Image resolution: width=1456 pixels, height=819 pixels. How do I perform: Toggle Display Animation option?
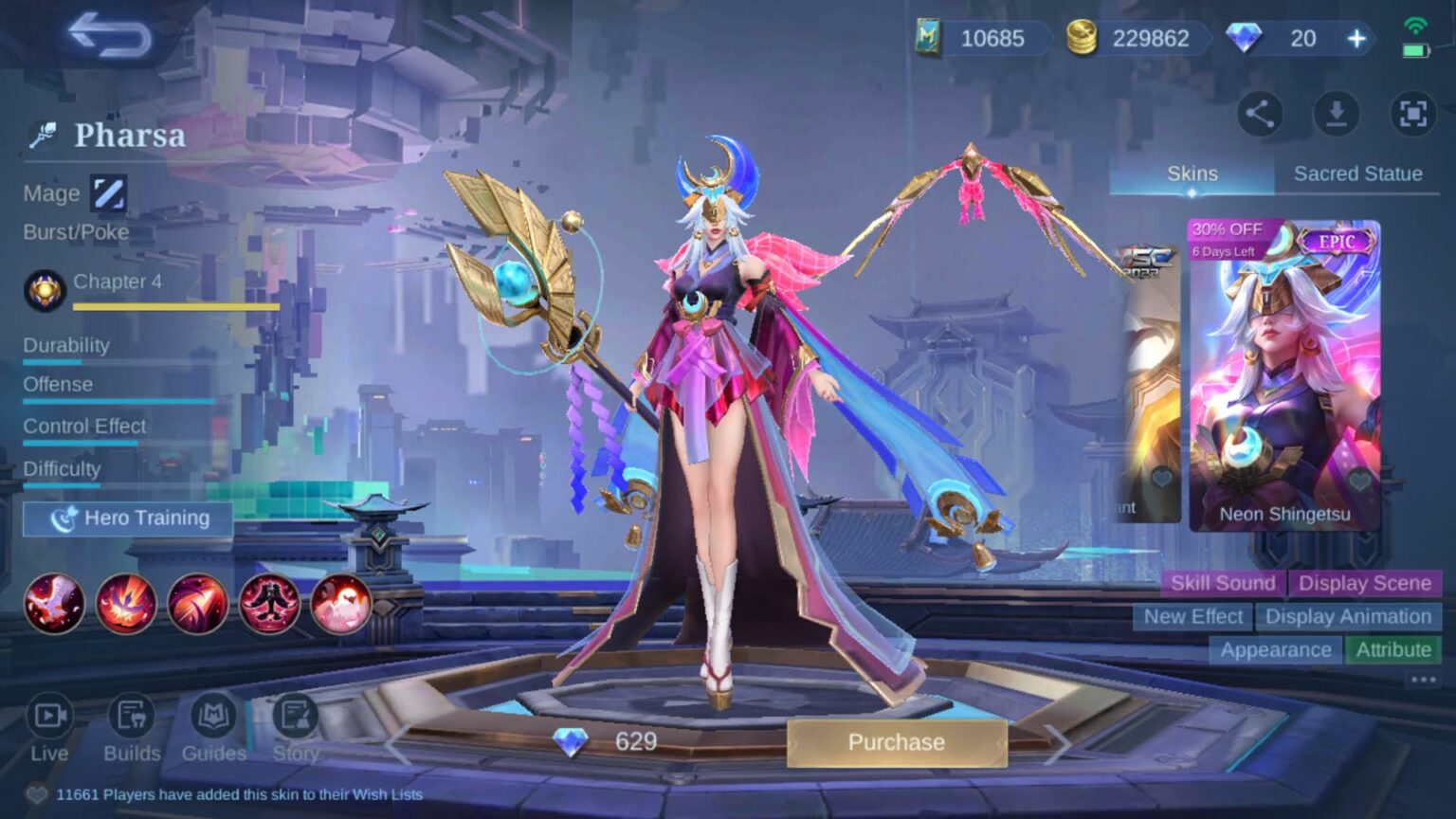tap(1348, 616)
